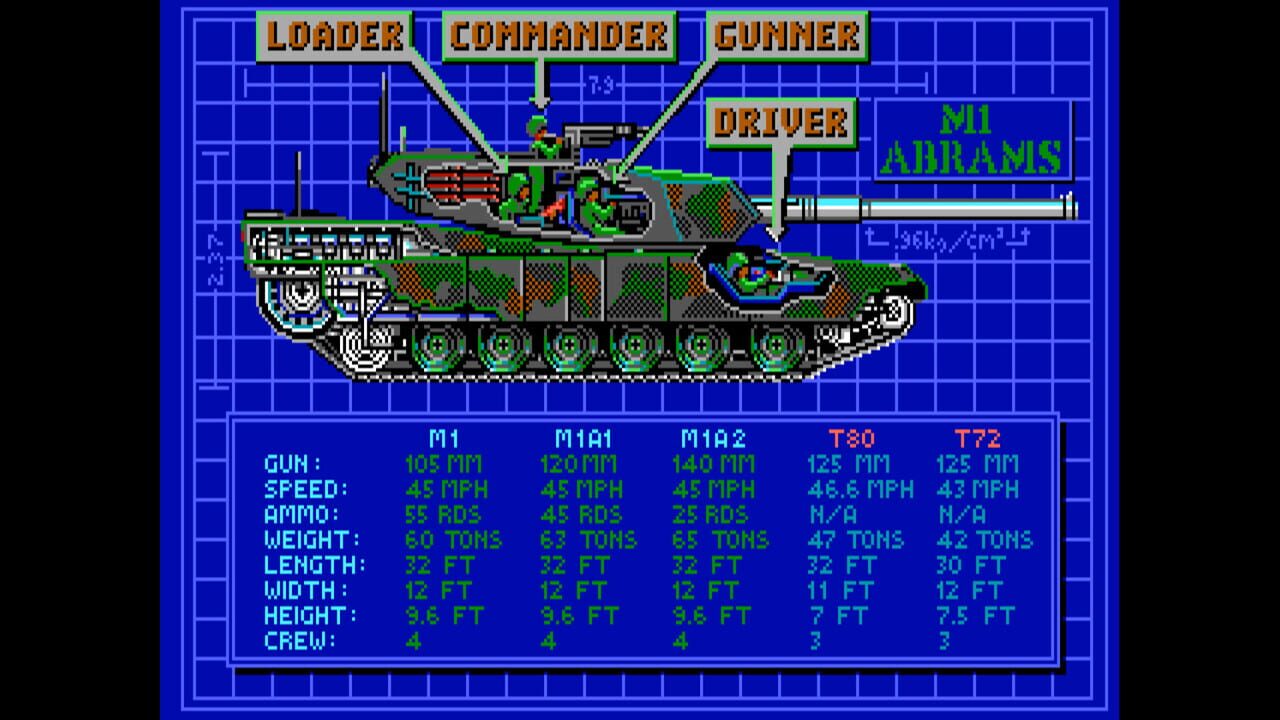
Task: Switch to the M1A1 column
Action: 578,438
